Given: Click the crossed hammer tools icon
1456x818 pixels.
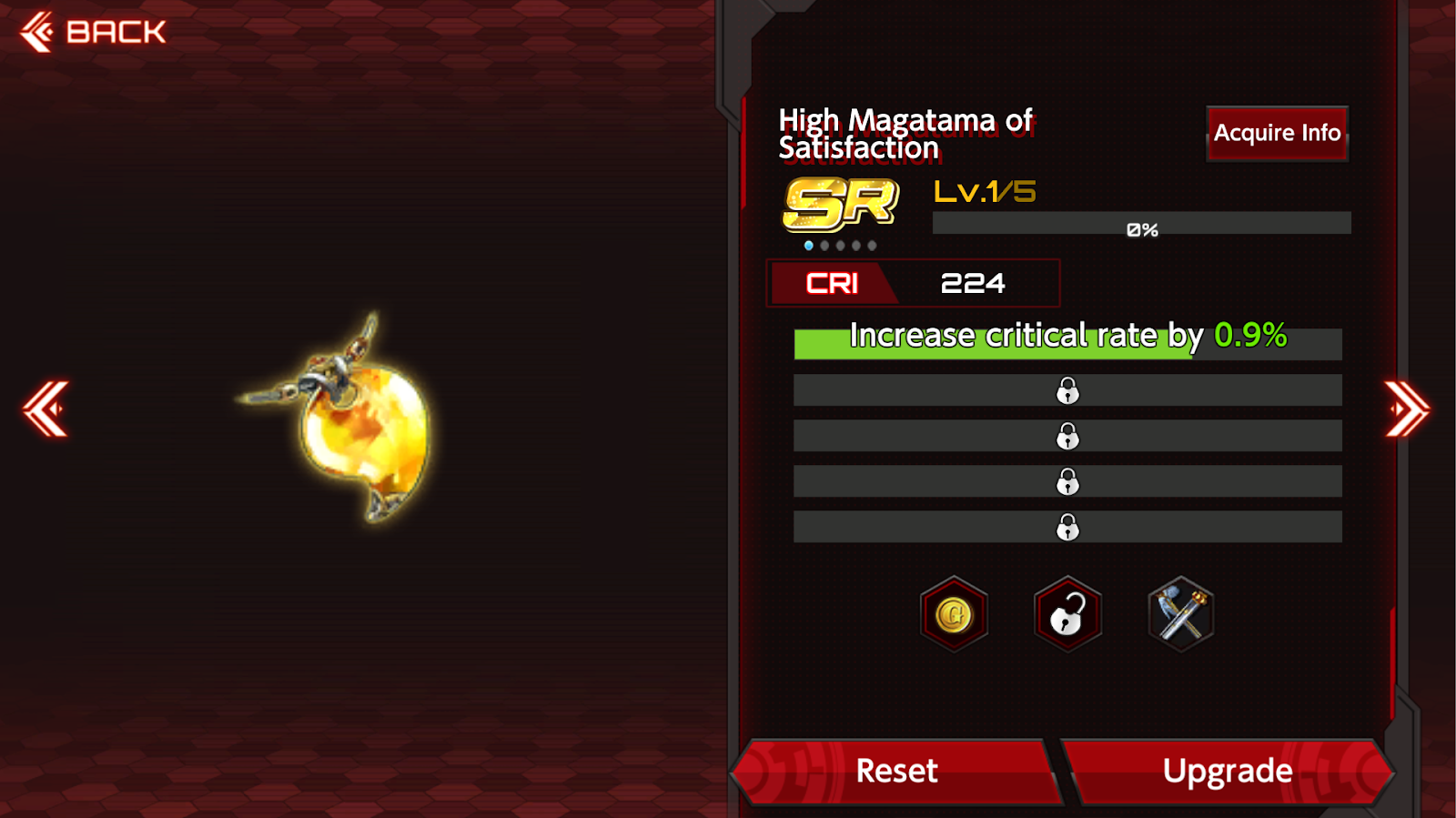Looking at the screenshot, I should [1180, 615].
